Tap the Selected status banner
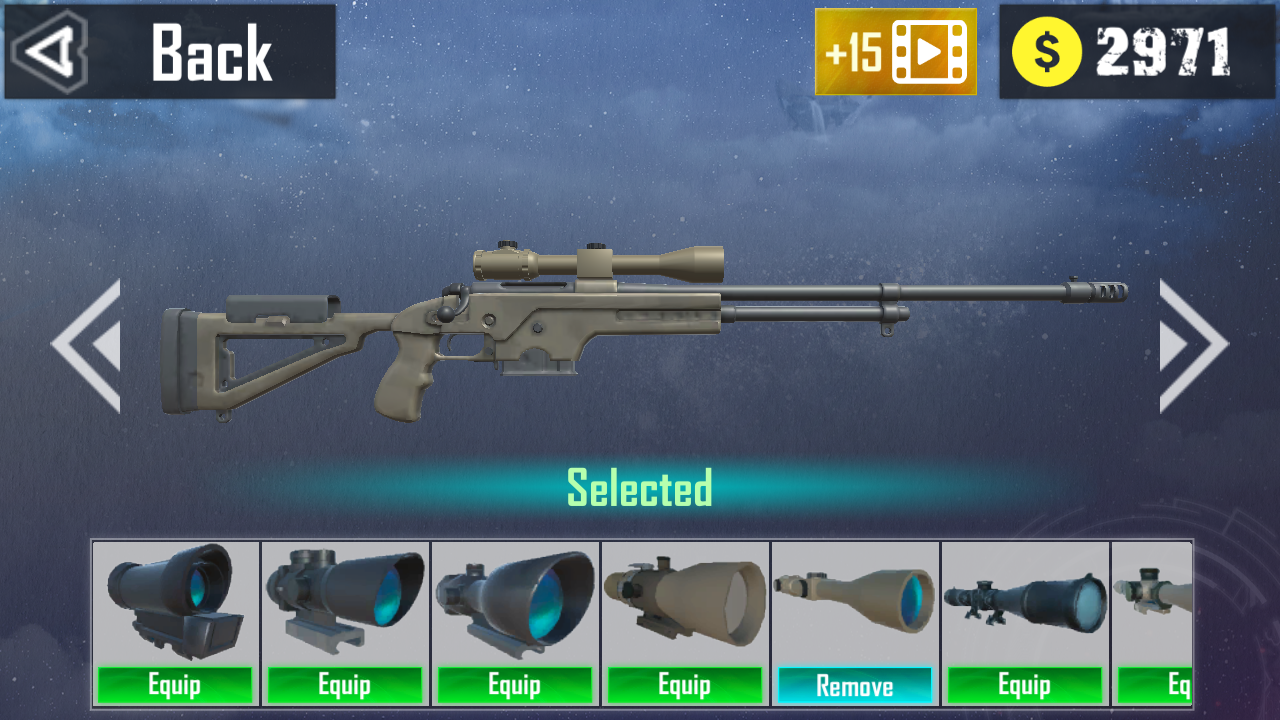Image resolution: width=1280 pixels, height=720 pixels. (x=640, y=488)
